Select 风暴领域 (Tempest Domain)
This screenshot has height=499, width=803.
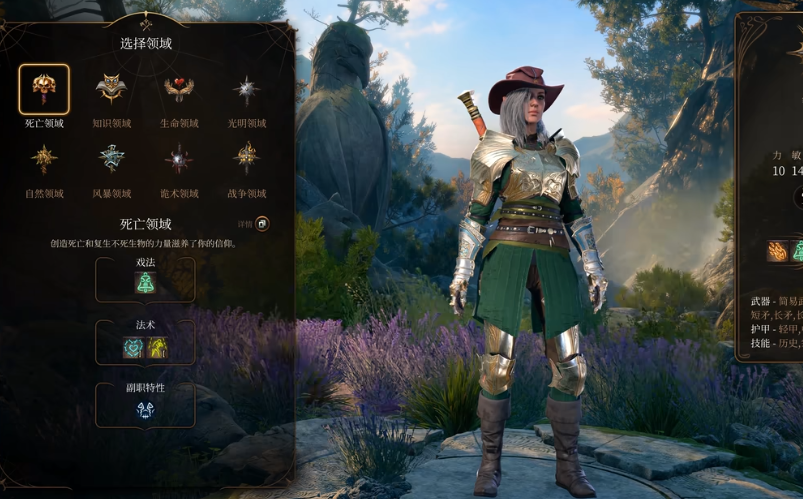point(112,158)
